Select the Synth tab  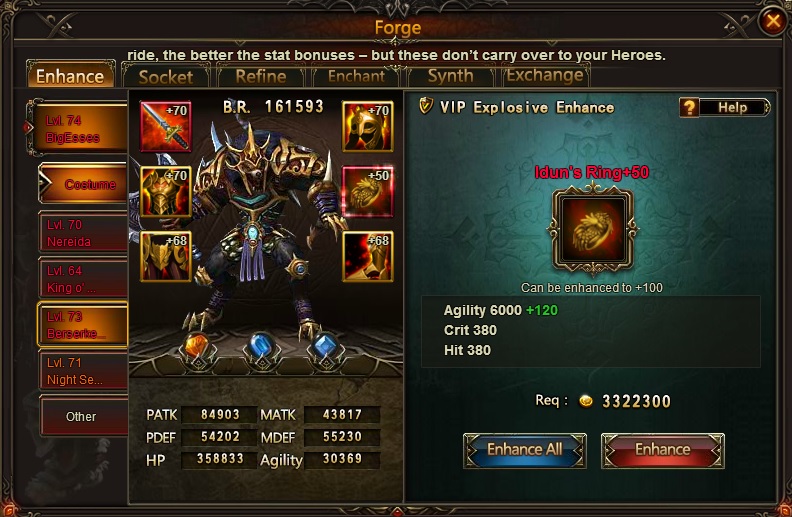click(450, 76)
